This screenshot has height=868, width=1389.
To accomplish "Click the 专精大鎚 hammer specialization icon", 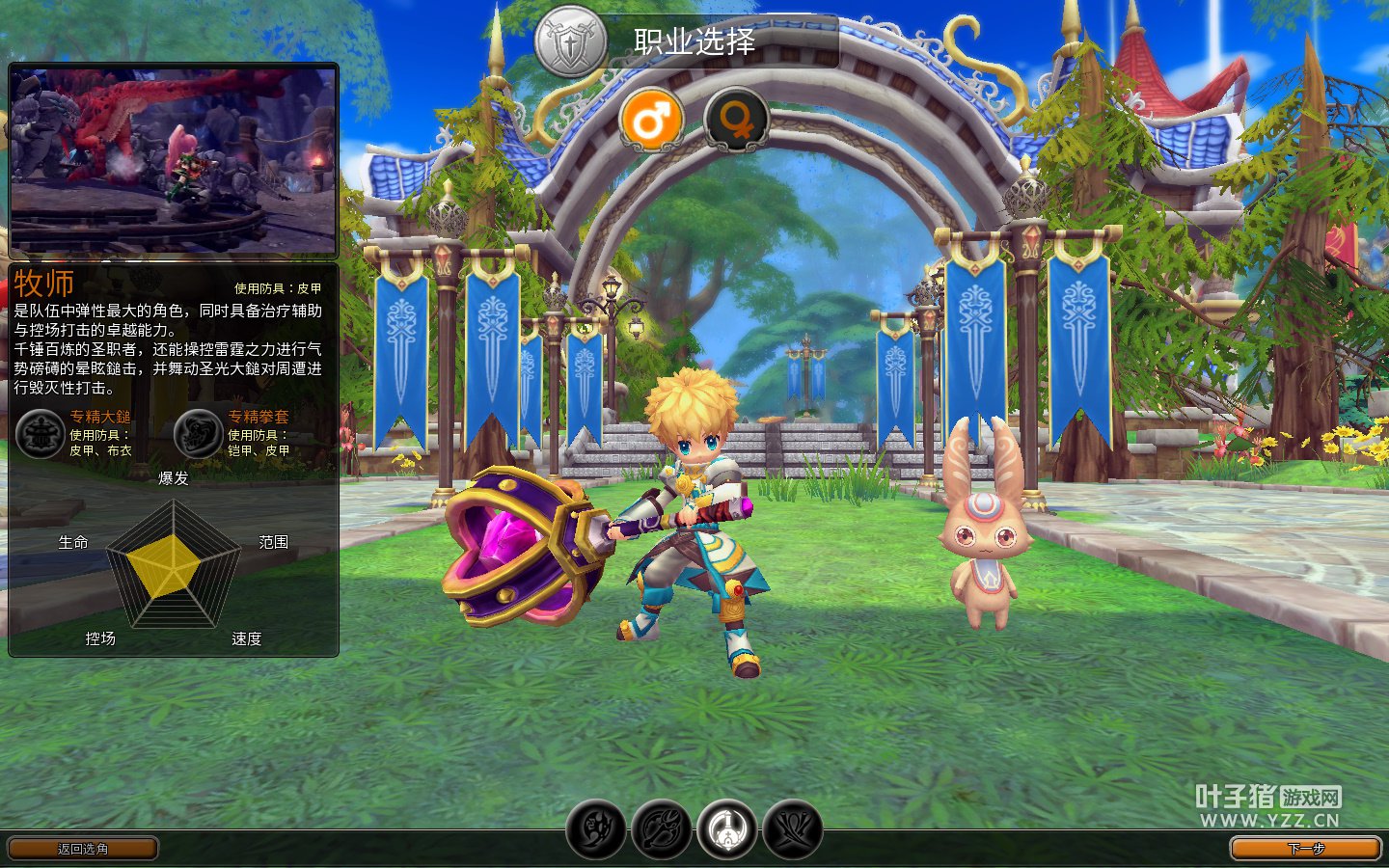I will tap(41, 433).
